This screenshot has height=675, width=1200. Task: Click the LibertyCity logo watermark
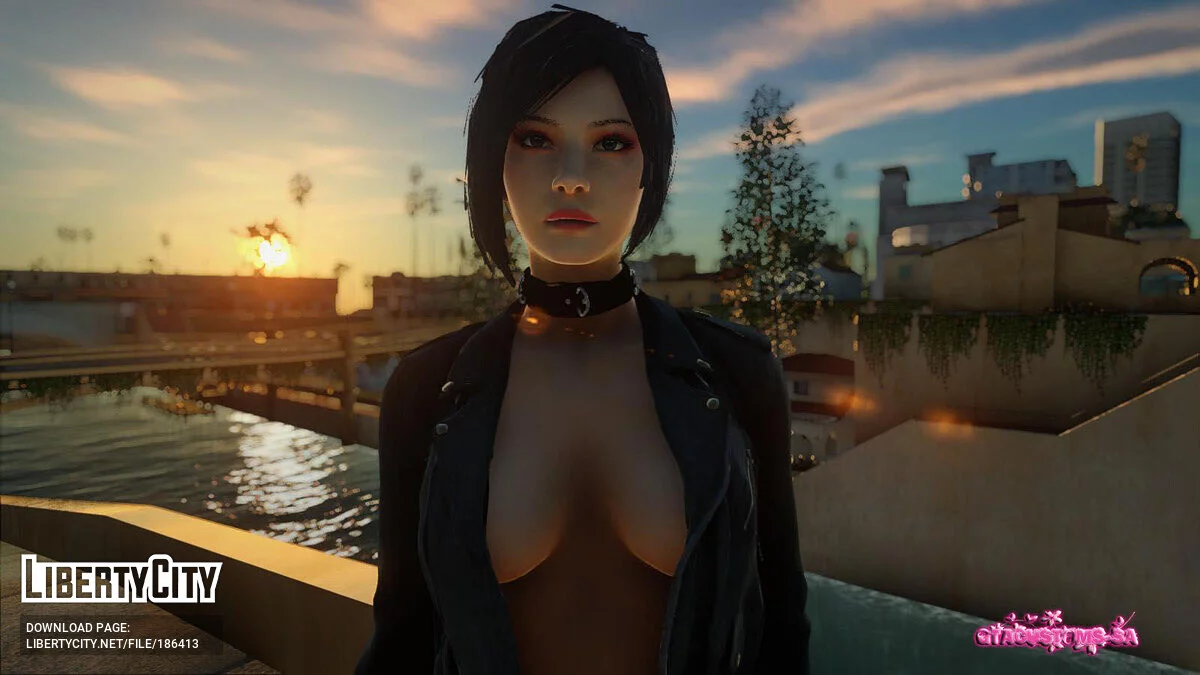(x=121, y=580)
